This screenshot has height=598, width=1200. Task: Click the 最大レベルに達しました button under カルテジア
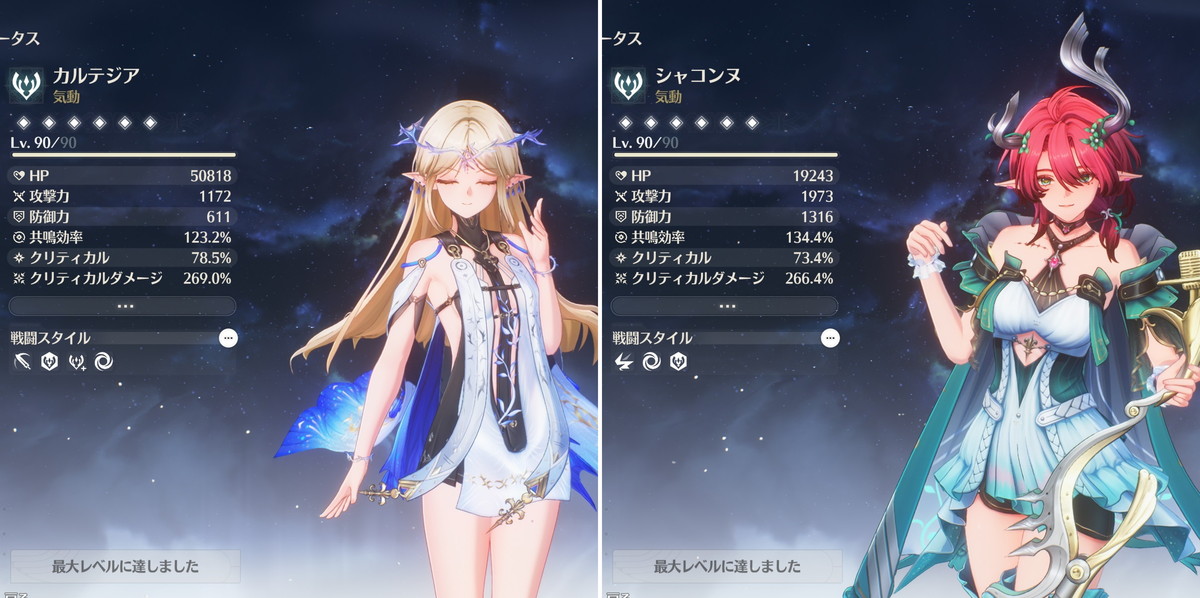(x=125, y=566)
